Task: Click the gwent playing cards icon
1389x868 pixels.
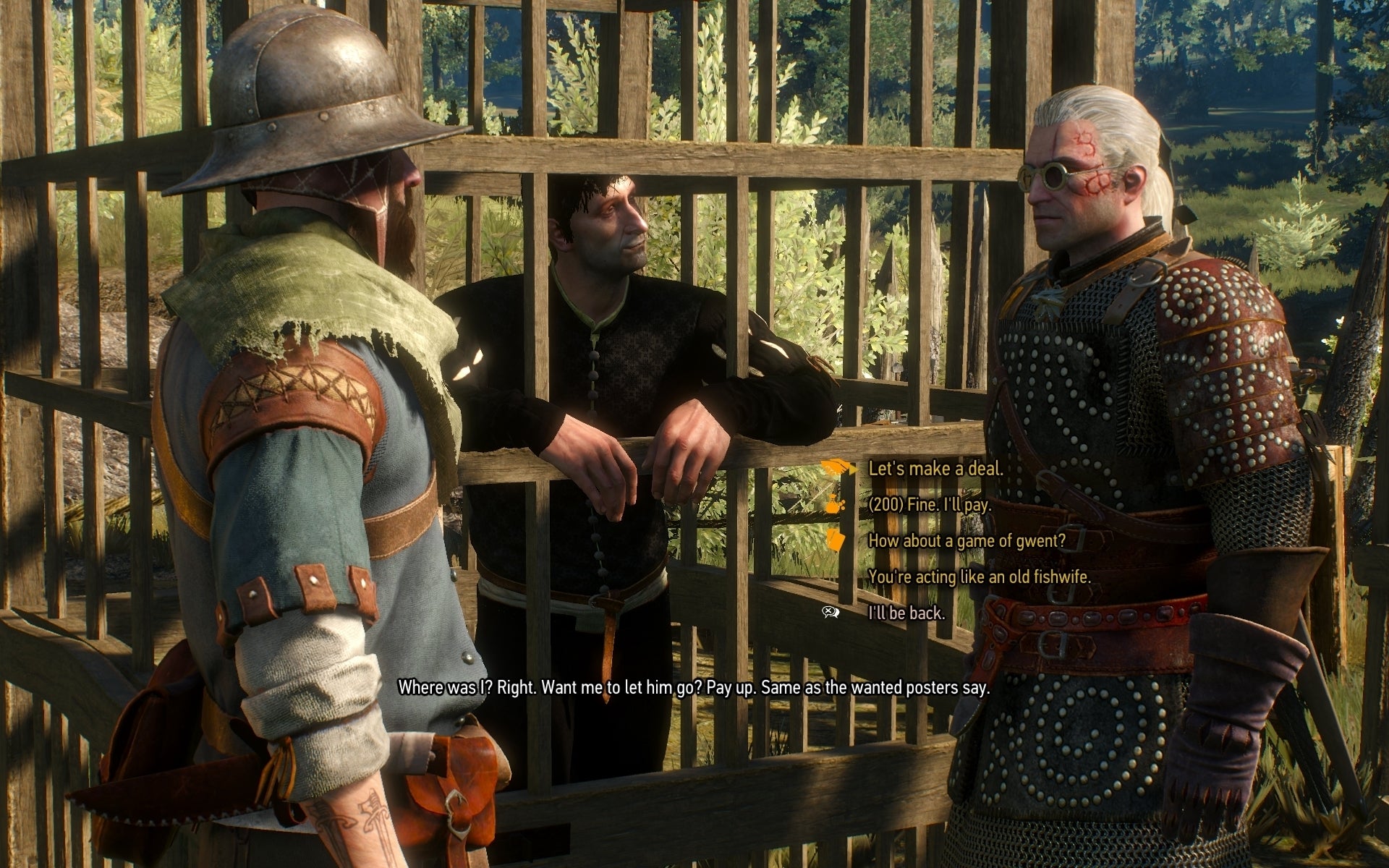Action: click(x=837, y=540)
